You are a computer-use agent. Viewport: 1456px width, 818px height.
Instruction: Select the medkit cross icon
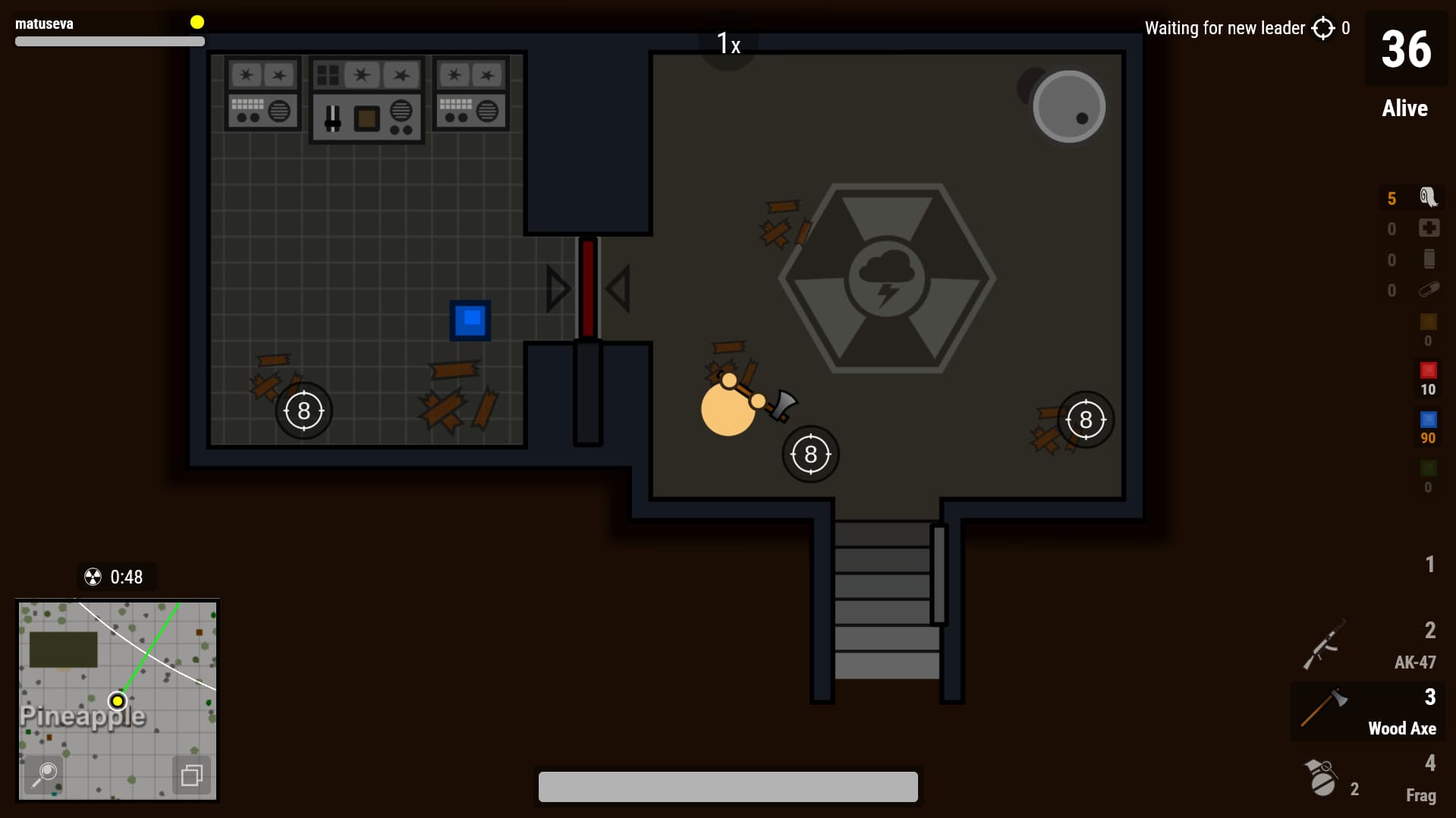tap(1429, 228)
